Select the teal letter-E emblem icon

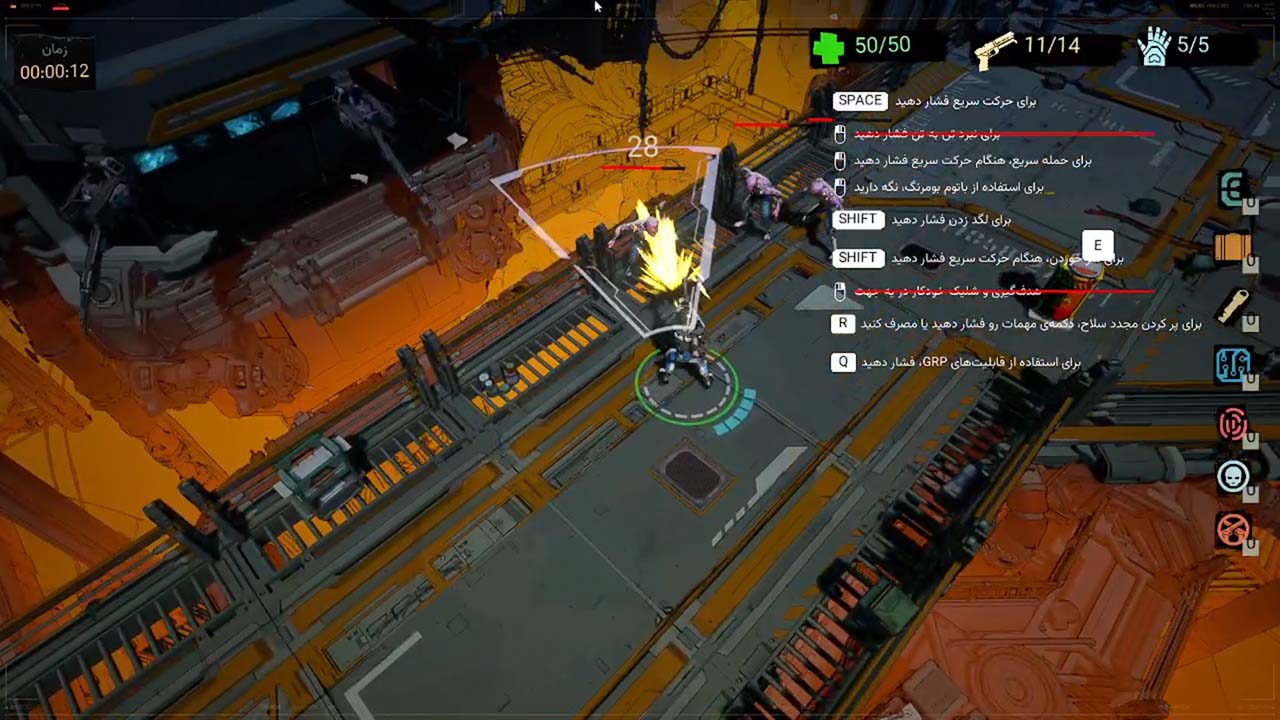tap(1233, 189)
